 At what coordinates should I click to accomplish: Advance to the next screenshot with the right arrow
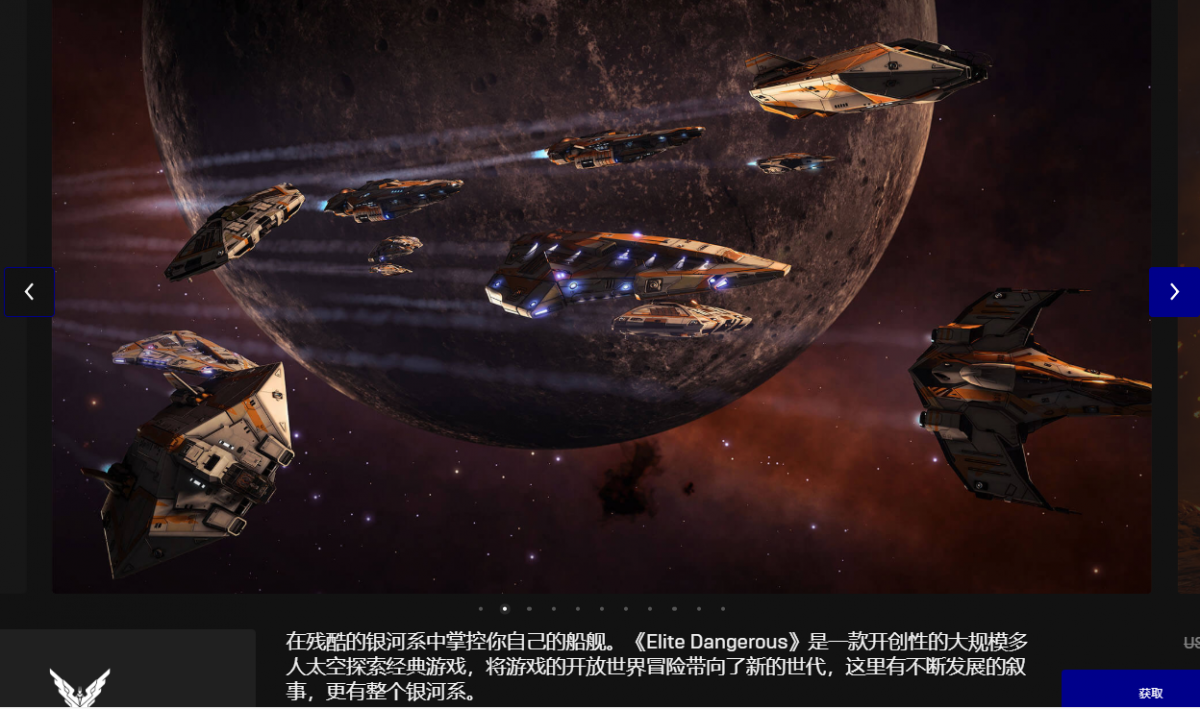[1174, 292]
